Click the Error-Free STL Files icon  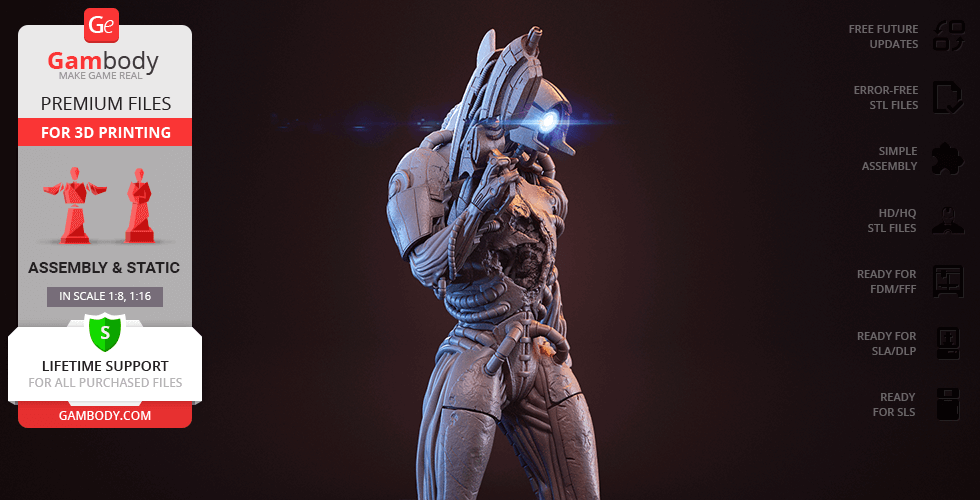(x=948, y=97)
